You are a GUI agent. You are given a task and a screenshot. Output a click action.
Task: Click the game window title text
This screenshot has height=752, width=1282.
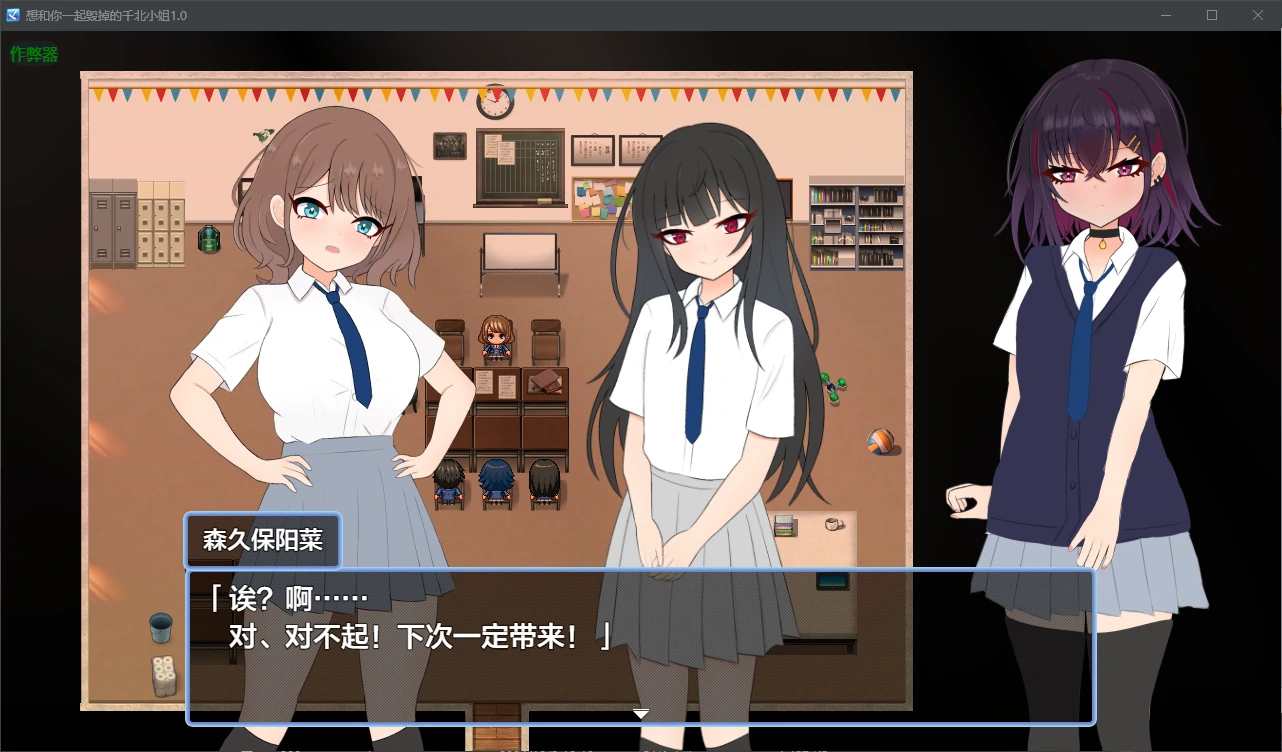coord(105,15)
